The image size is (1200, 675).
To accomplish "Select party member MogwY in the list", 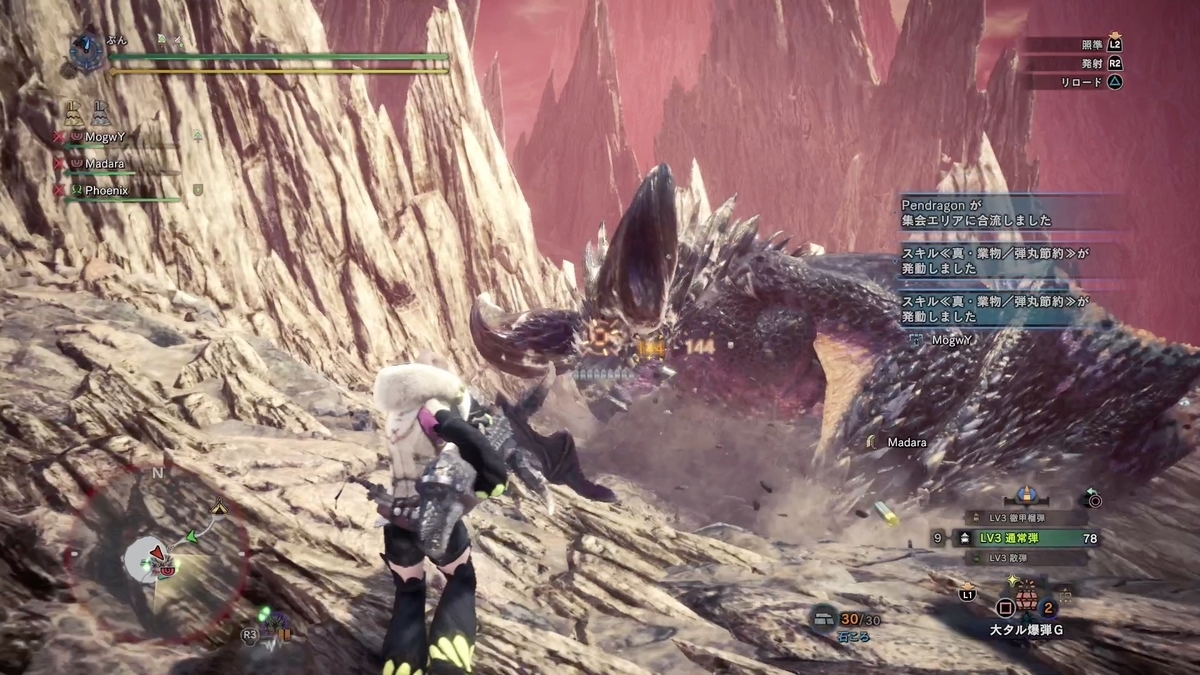I will (112, 136).
